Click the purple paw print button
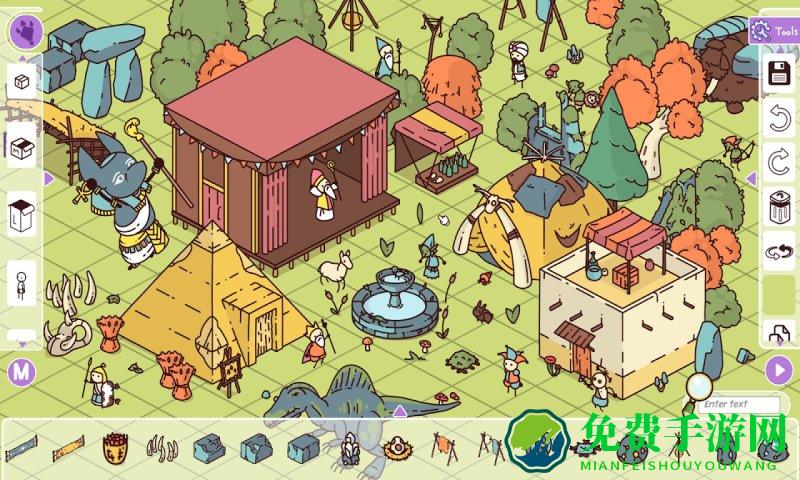The width and height of the screenshot is (800, 480). click(23, 31)
